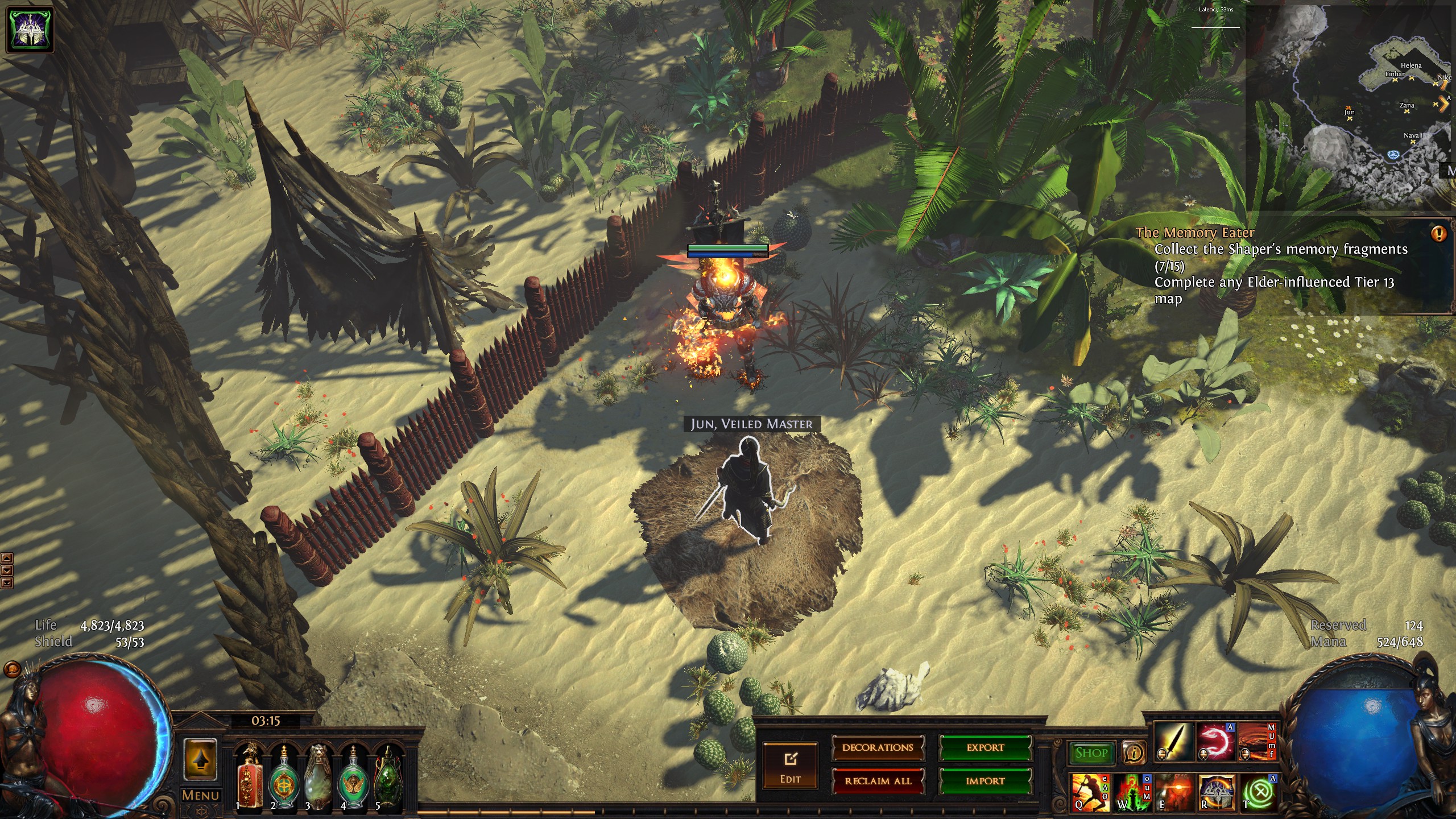This screenshot has width=1456, height=819.
Task: Click The Memory Eater quest alert icon
Action: click(1439, 234)
